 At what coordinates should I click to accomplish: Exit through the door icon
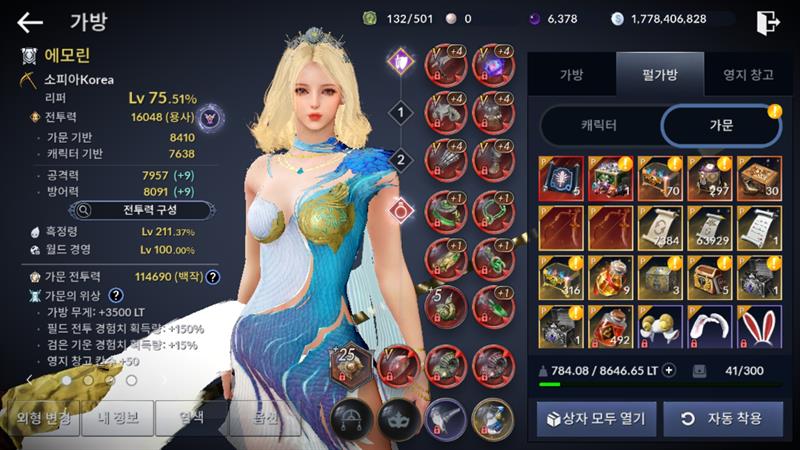click(768, 22)
